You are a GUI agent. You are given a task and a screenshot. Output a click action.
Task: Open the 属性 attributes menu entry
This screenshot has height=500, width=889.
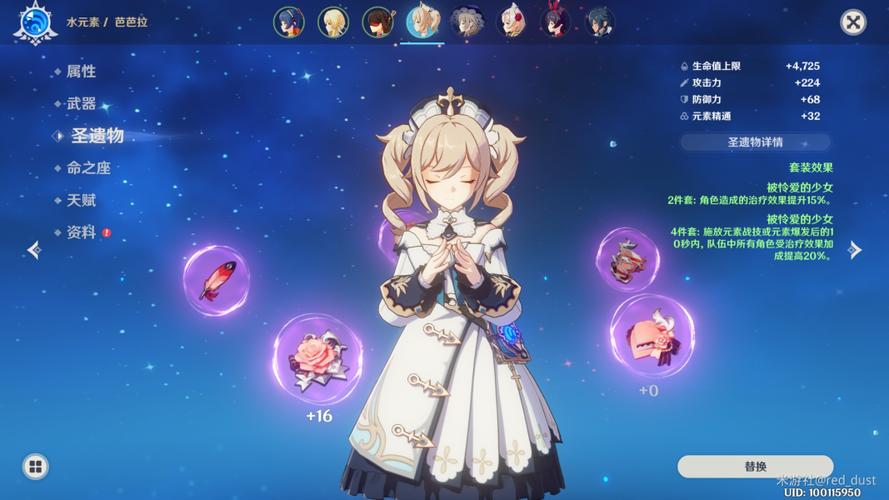pos(81,71)
